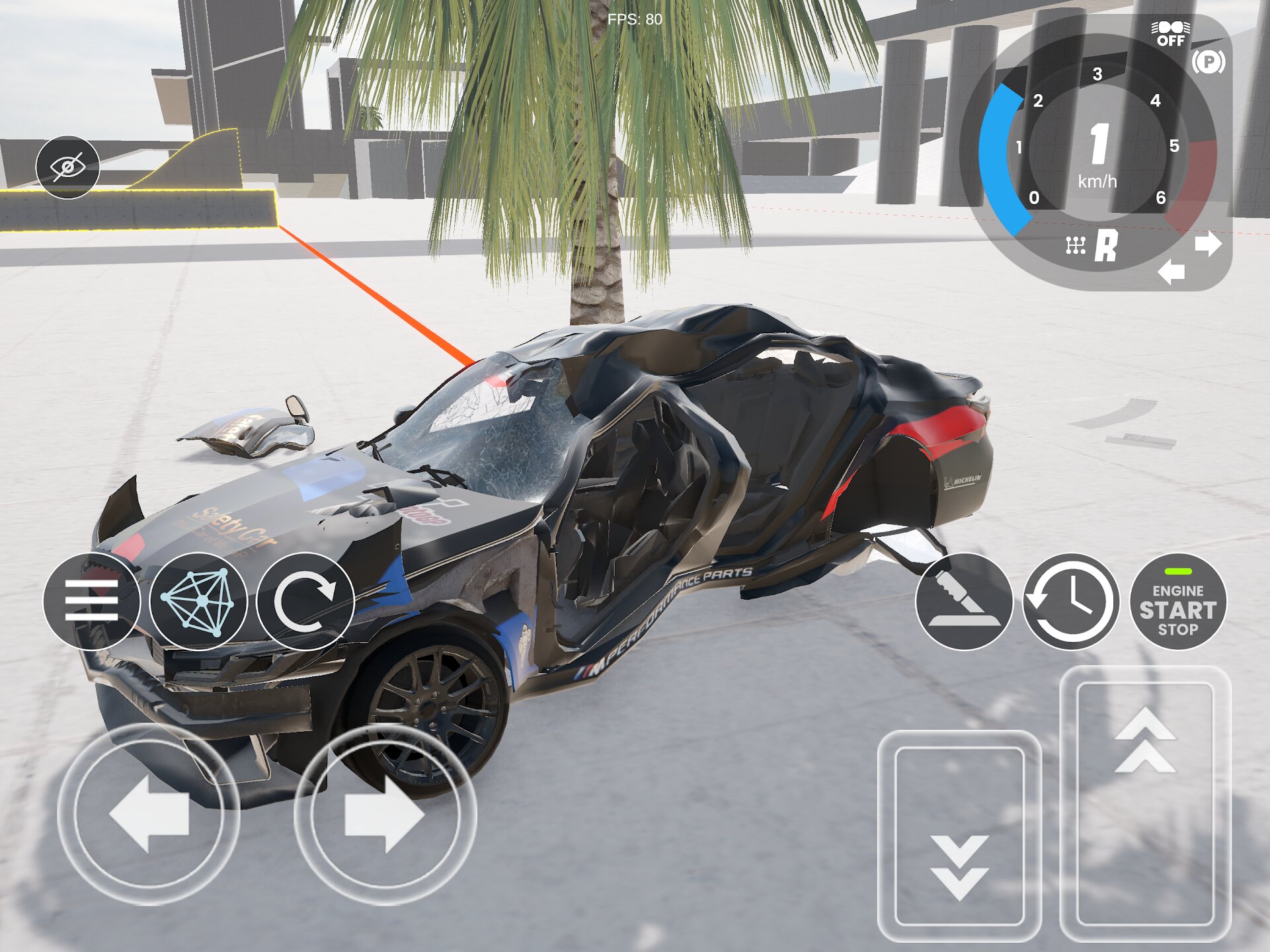Image resolution: width=1270 pixels, height=952 pixels.
Task: Open the hamburger menu
Action: coord(91,601)
